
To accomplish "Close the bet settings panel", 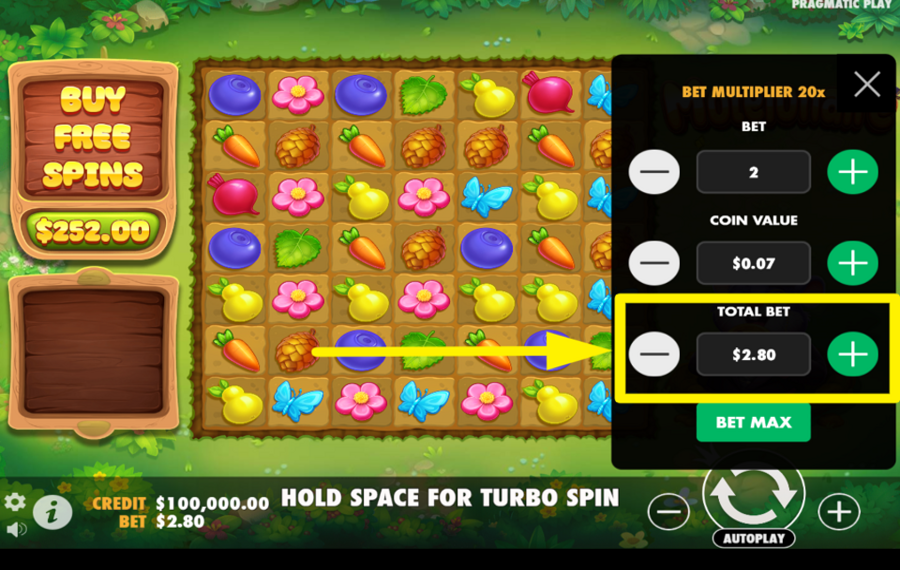I will click(x=867, y=84).
